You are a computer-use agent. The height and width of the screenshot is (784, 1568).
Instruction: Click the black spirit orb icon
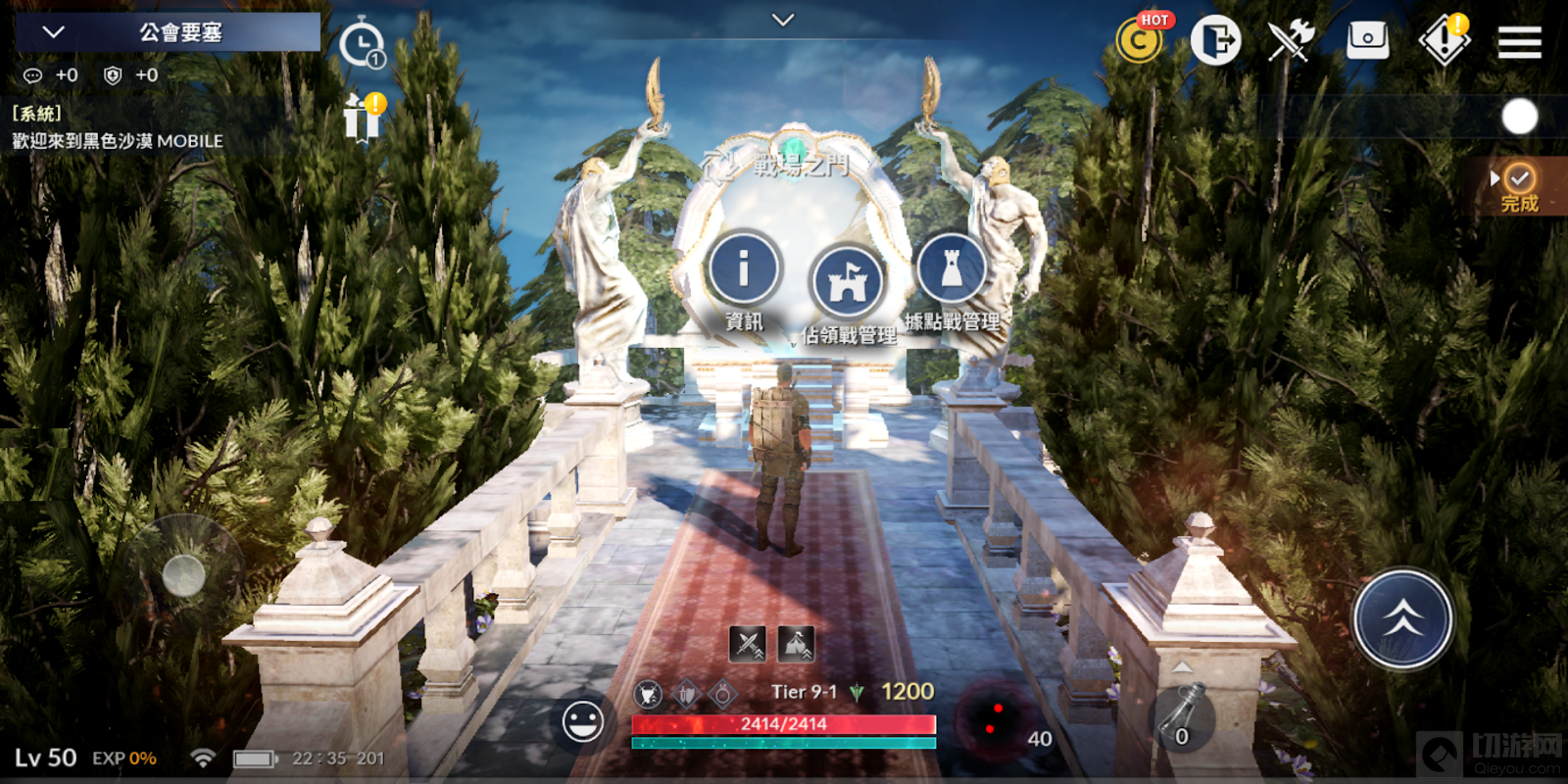994,720
